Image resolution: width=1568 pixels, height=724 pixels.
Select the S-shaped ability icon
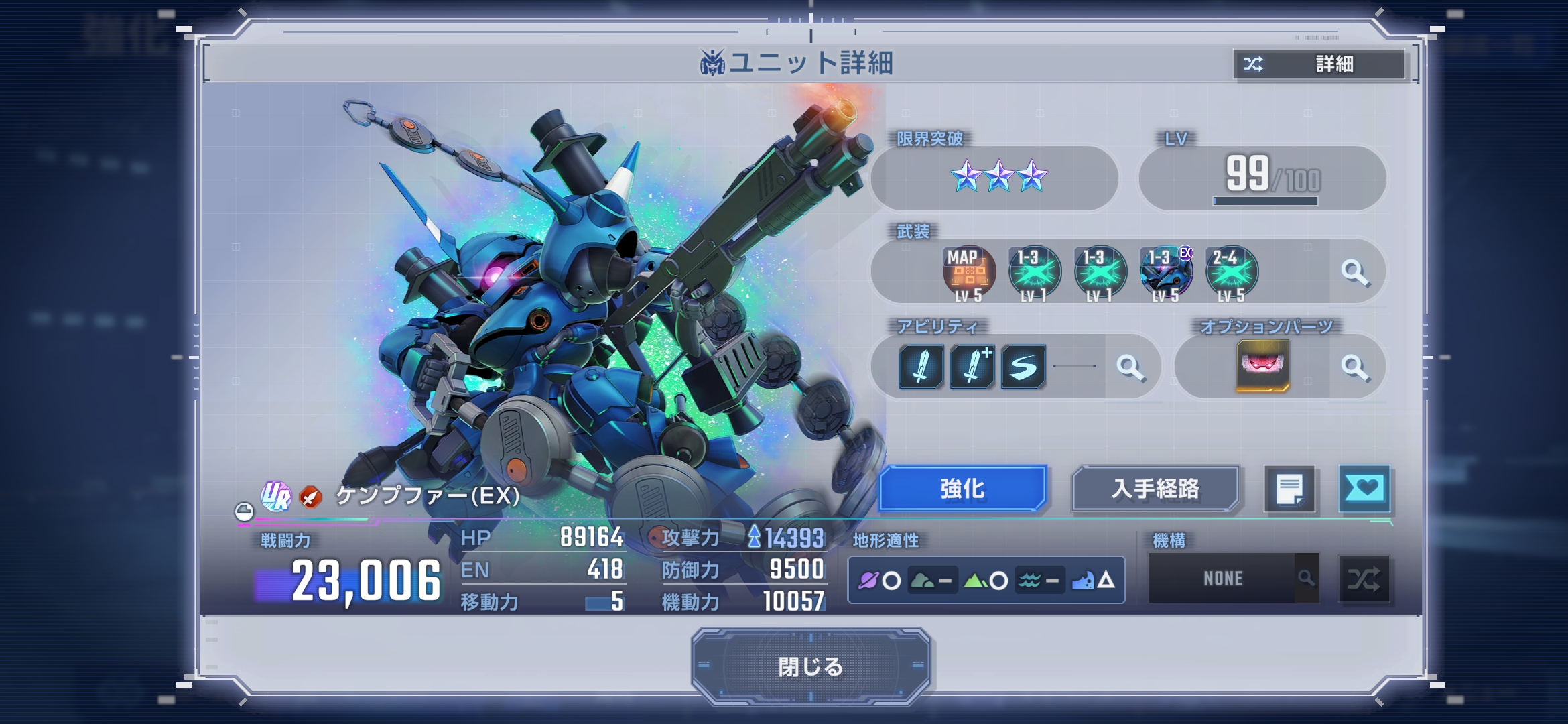pos(1023,367)
